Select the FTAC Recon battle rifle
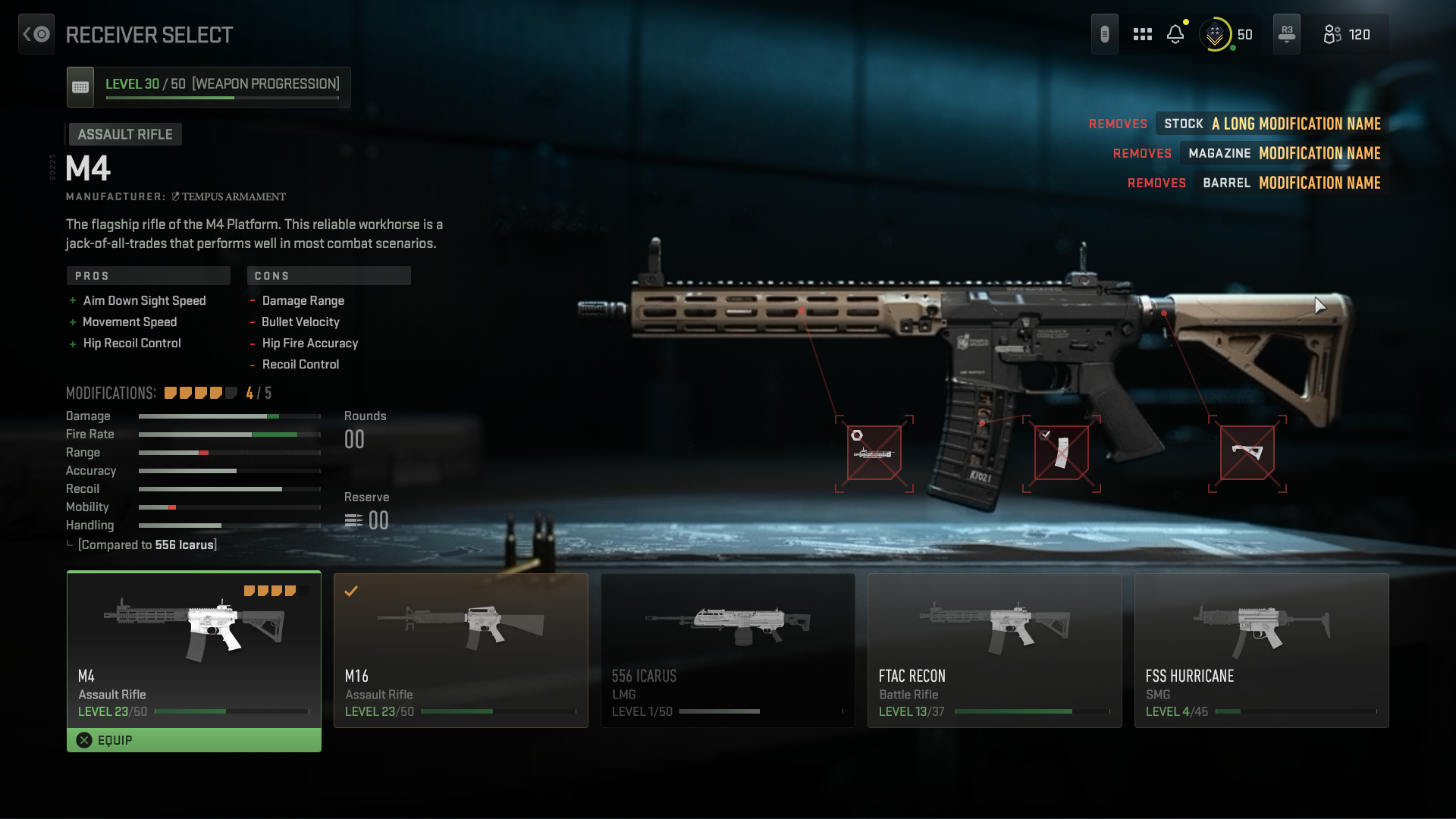The height and width of the screenshot is (819, 1456). point(994,650)
